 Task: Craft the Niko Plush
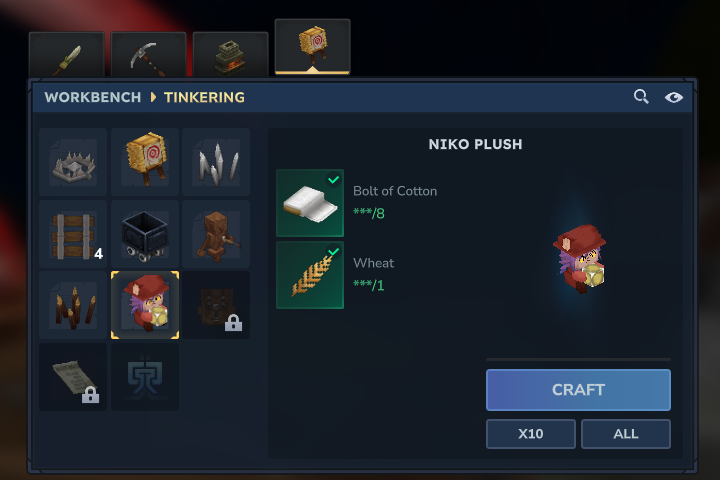click(x=578, y=390)
